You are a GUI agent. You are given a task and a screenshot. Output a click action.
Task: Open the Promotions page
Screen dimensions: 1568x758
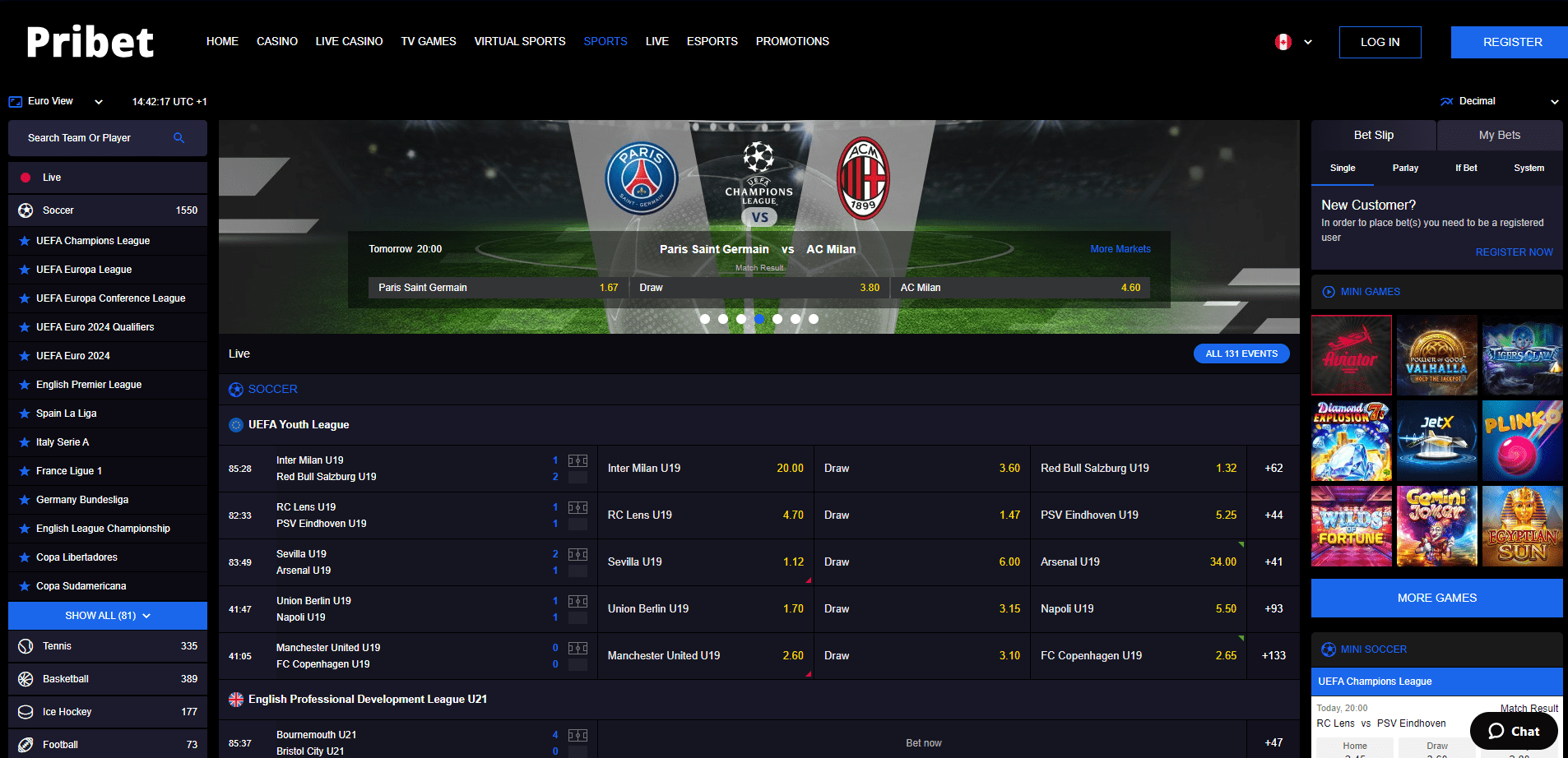coord(791,41)
